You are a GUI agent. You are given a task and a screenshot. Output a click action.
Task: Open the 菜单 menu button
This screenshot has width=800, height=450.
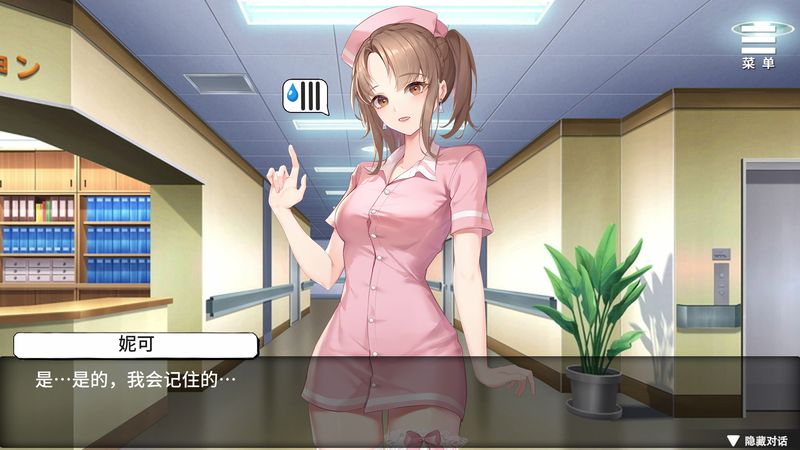coord(757,46)
